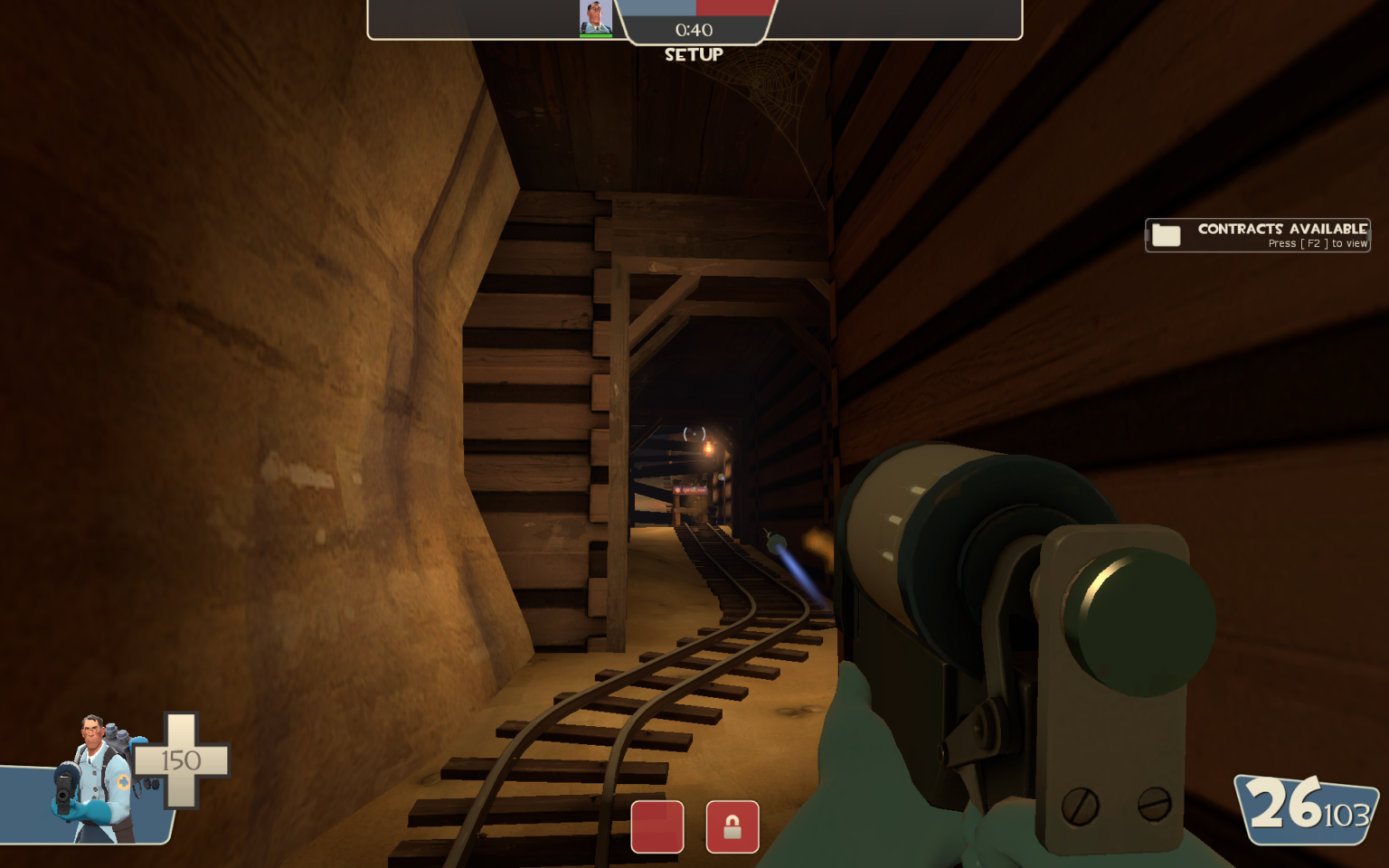Select the Medic player portrait on the top bar
This screenshot has height=868, width=1389.
point(595,19)
